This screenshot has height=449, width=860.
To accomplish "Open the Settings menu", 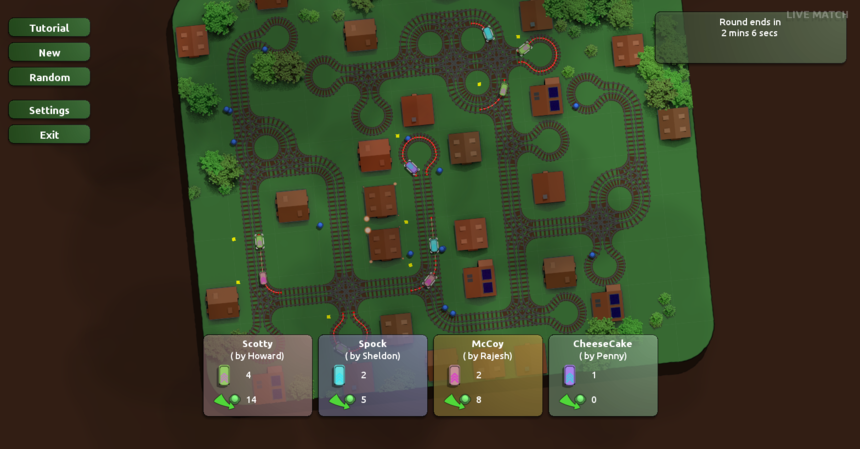I will click(x=49, y=110).
